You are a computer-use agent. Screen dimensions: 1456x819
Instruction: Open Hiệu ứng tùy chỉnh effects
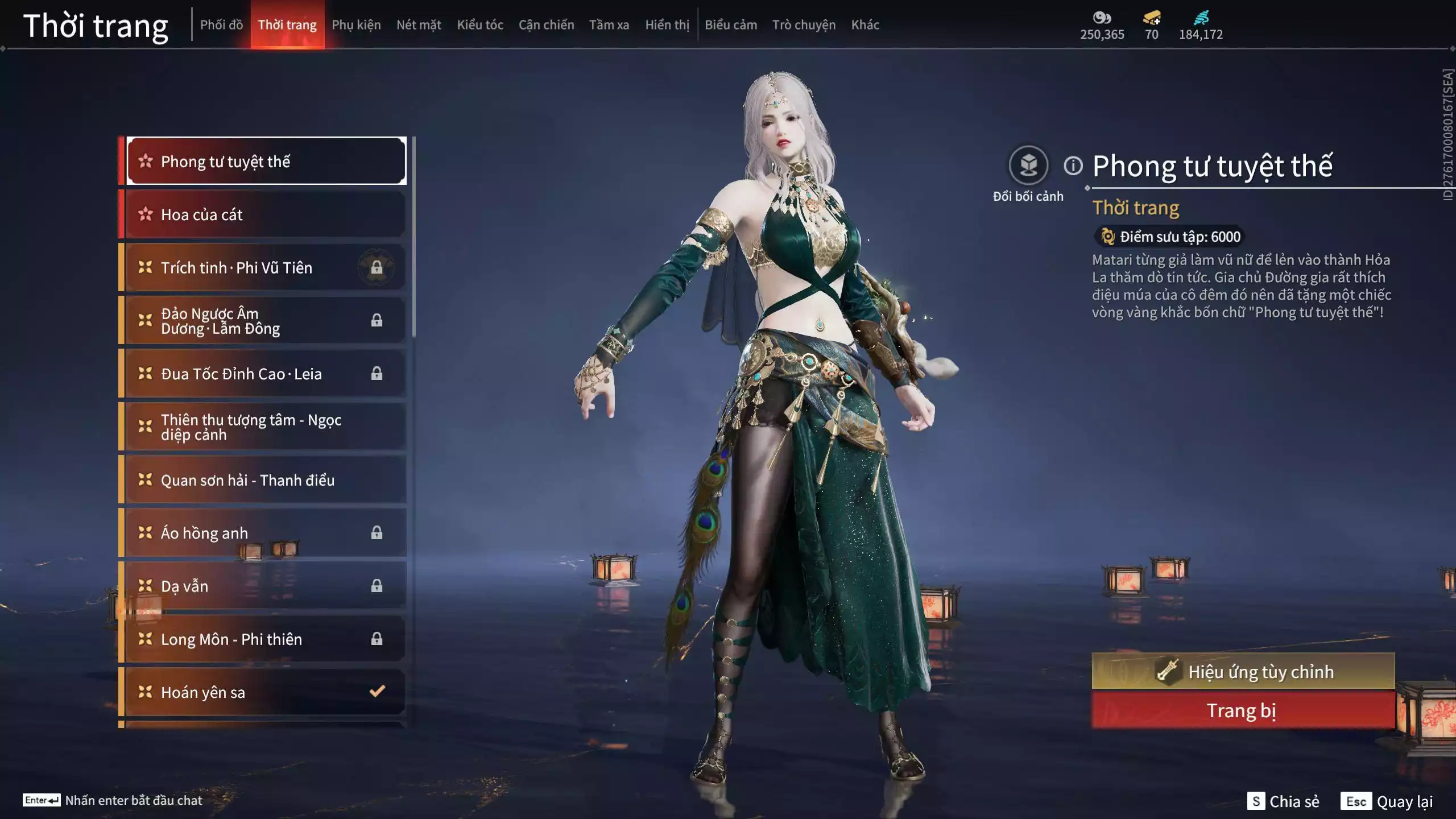click(x=1243, y=672)
